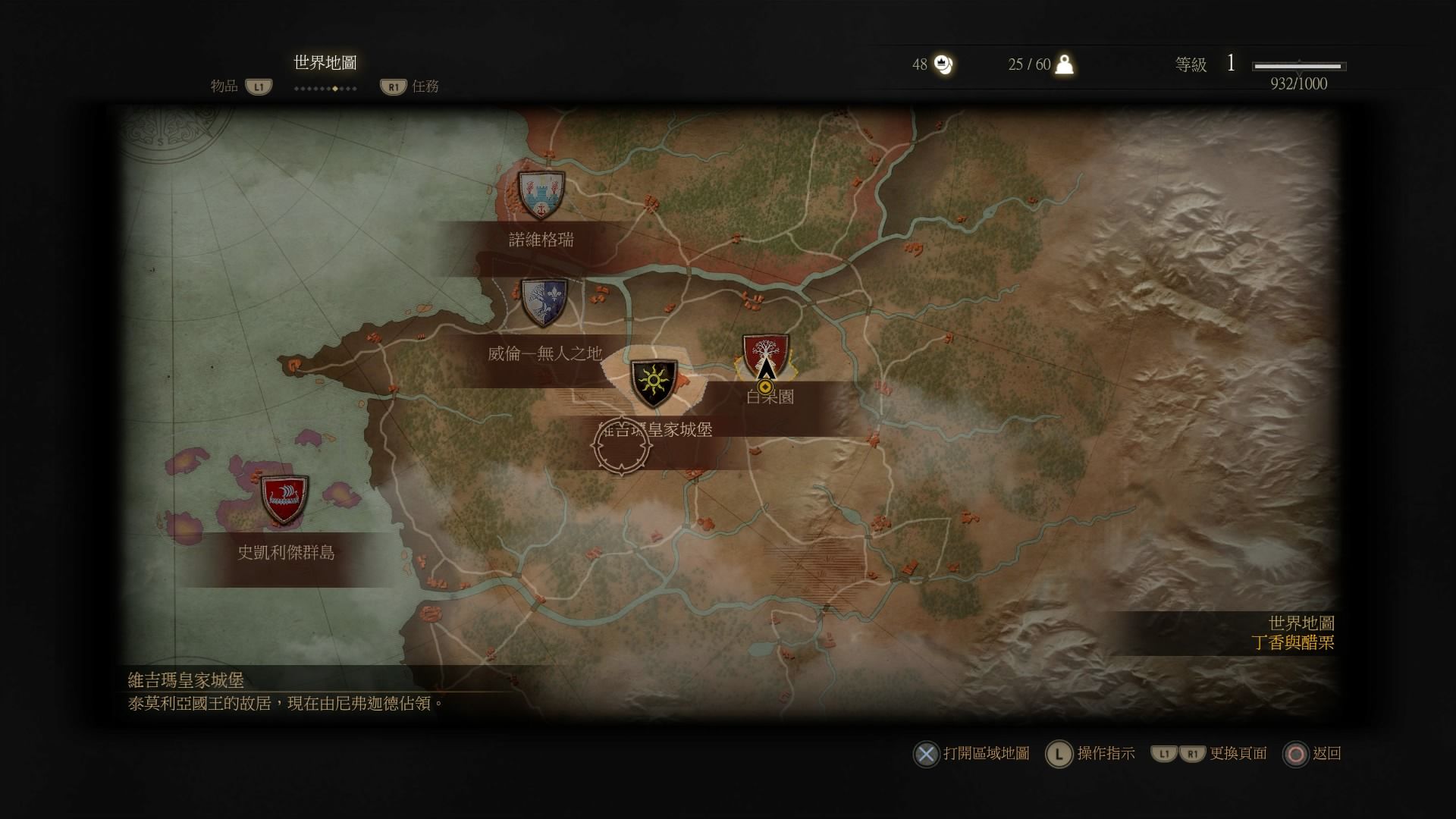Image resolution: width=1456 pixels, height=819 pixels.
Task: Open the Royal Palace in Vizima marker
Action: pos(654,384)
